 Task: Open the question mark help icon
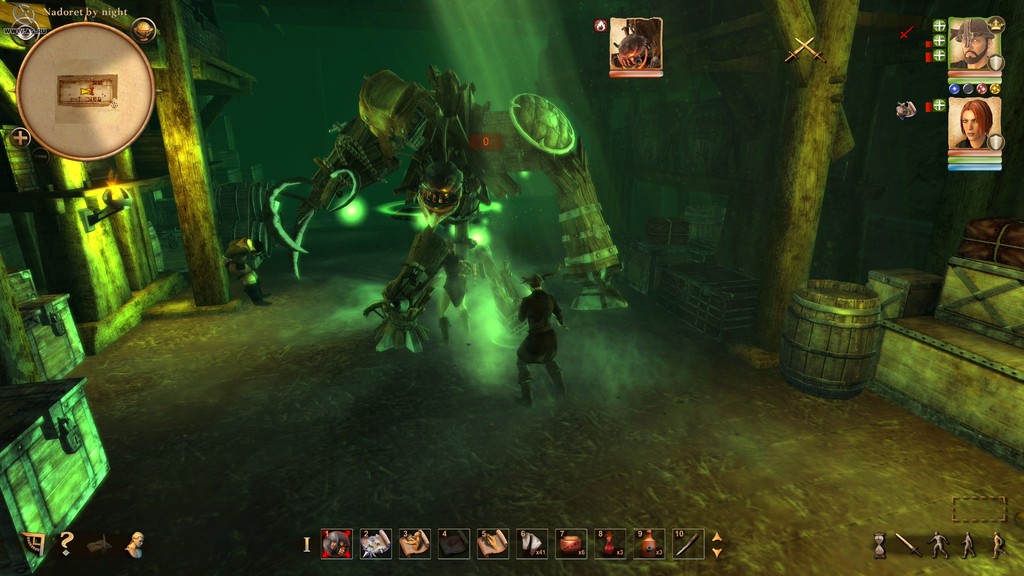pyautogui.click(x=66, y=543)
